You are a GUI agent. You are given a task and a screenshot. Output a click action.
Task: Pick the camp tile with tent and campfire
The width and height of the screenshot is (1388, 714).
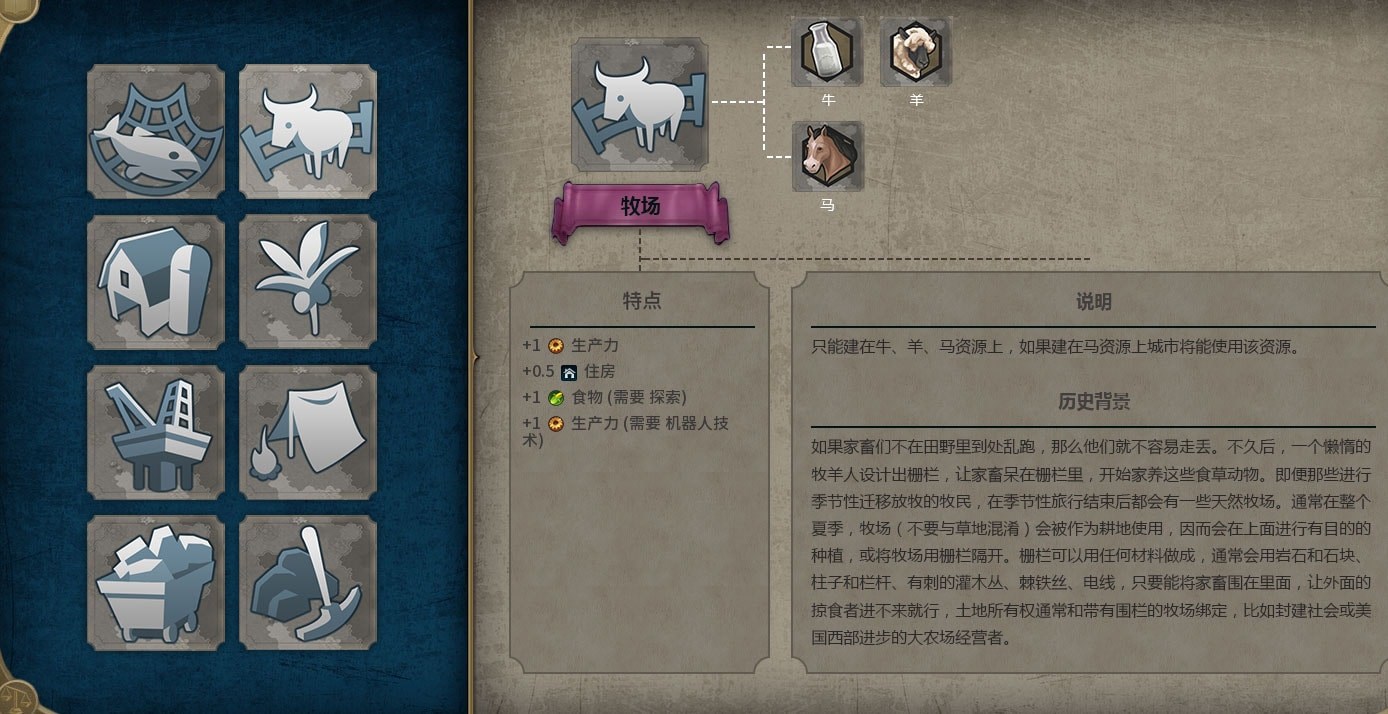[x=308, y=432]
